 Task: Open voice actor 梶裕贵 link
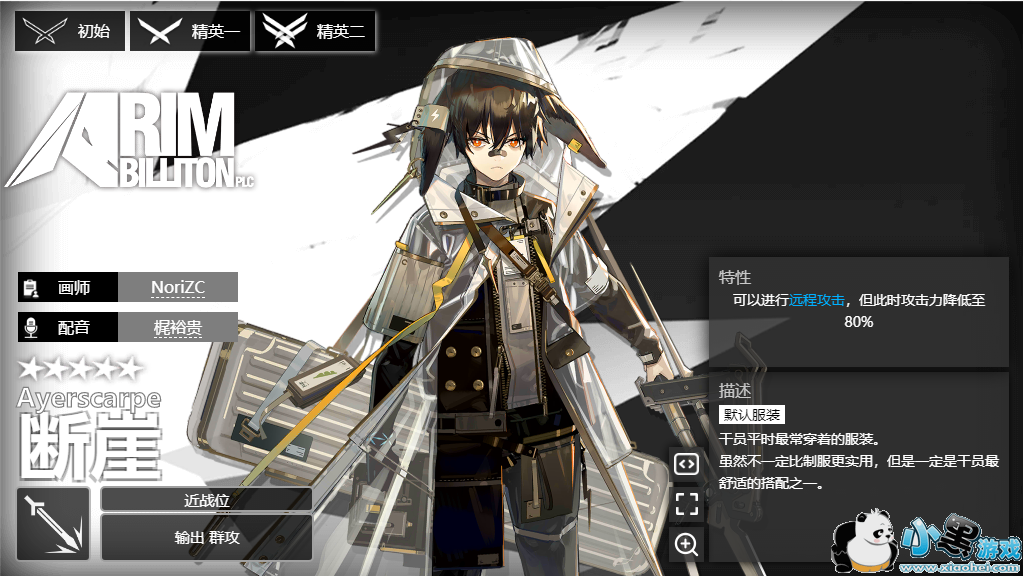(x=178, y=327)
